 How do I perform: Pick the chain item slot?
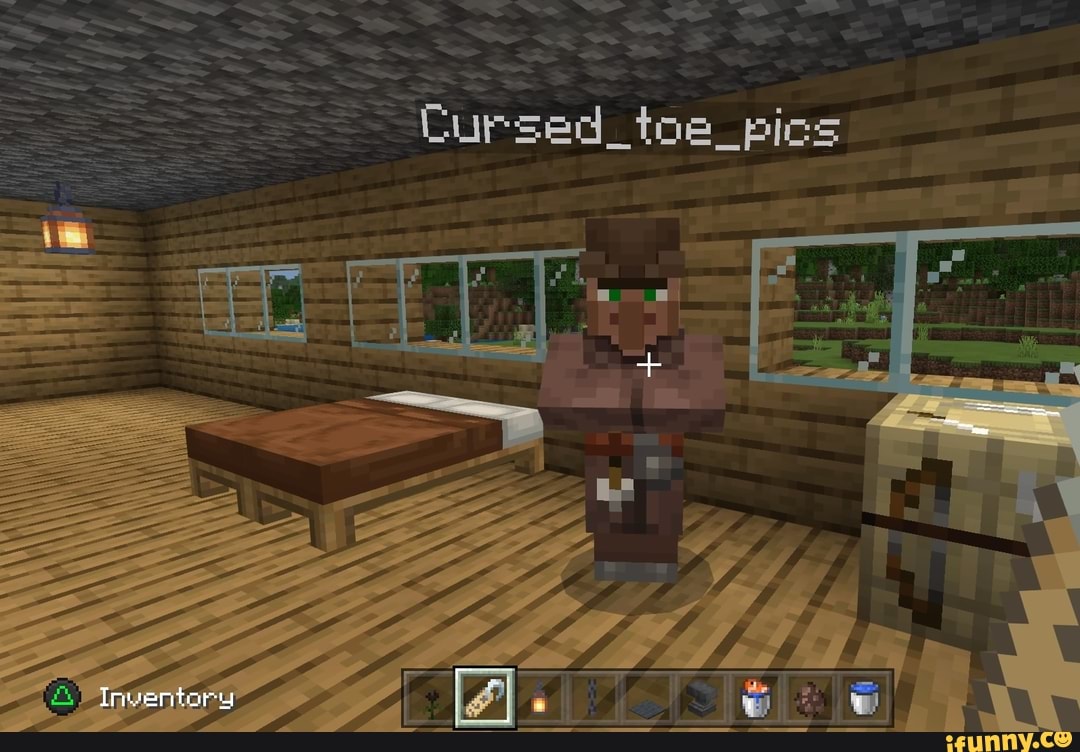(x=593, y=698)
